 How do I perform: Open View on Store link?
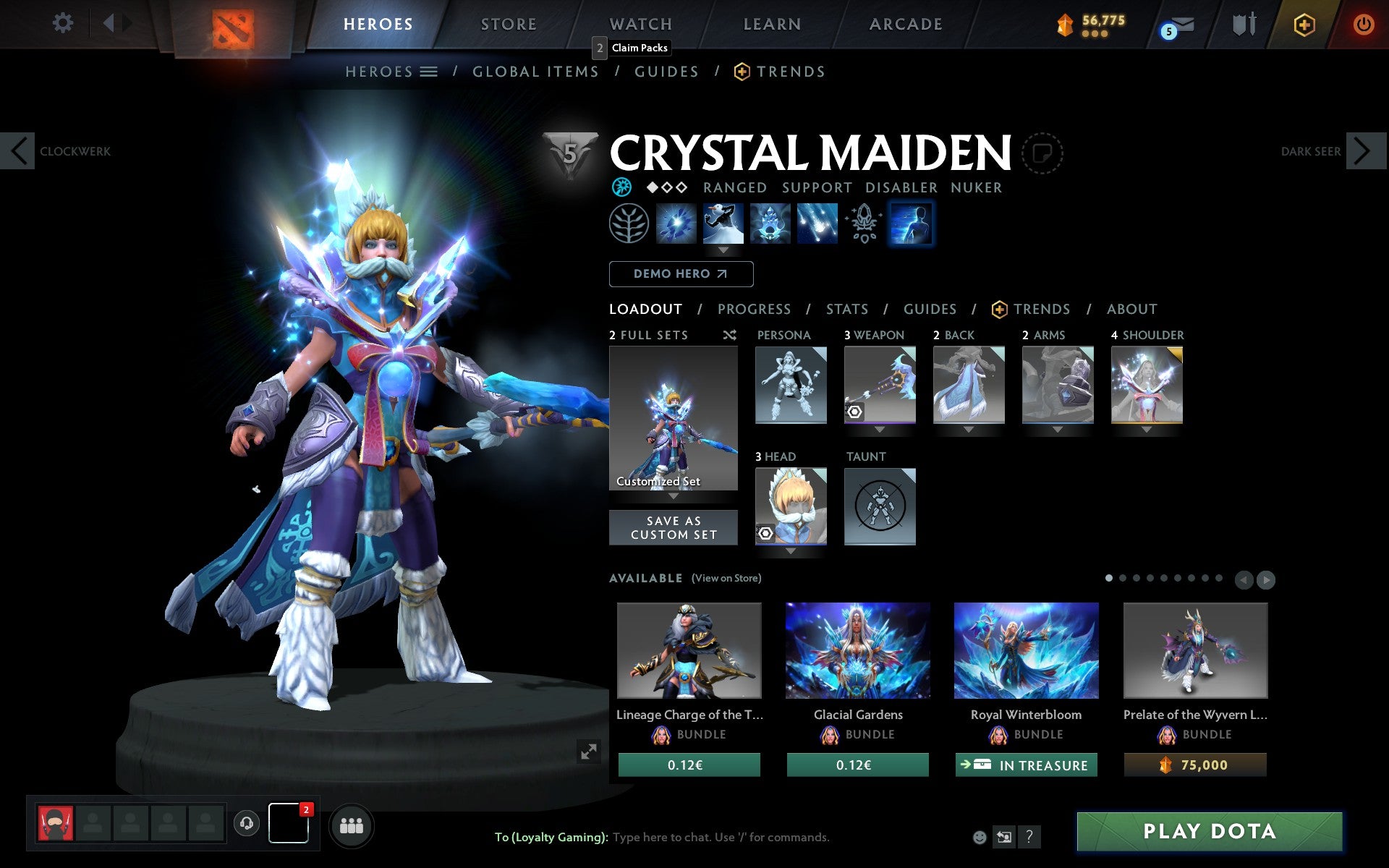coord(726,578)
